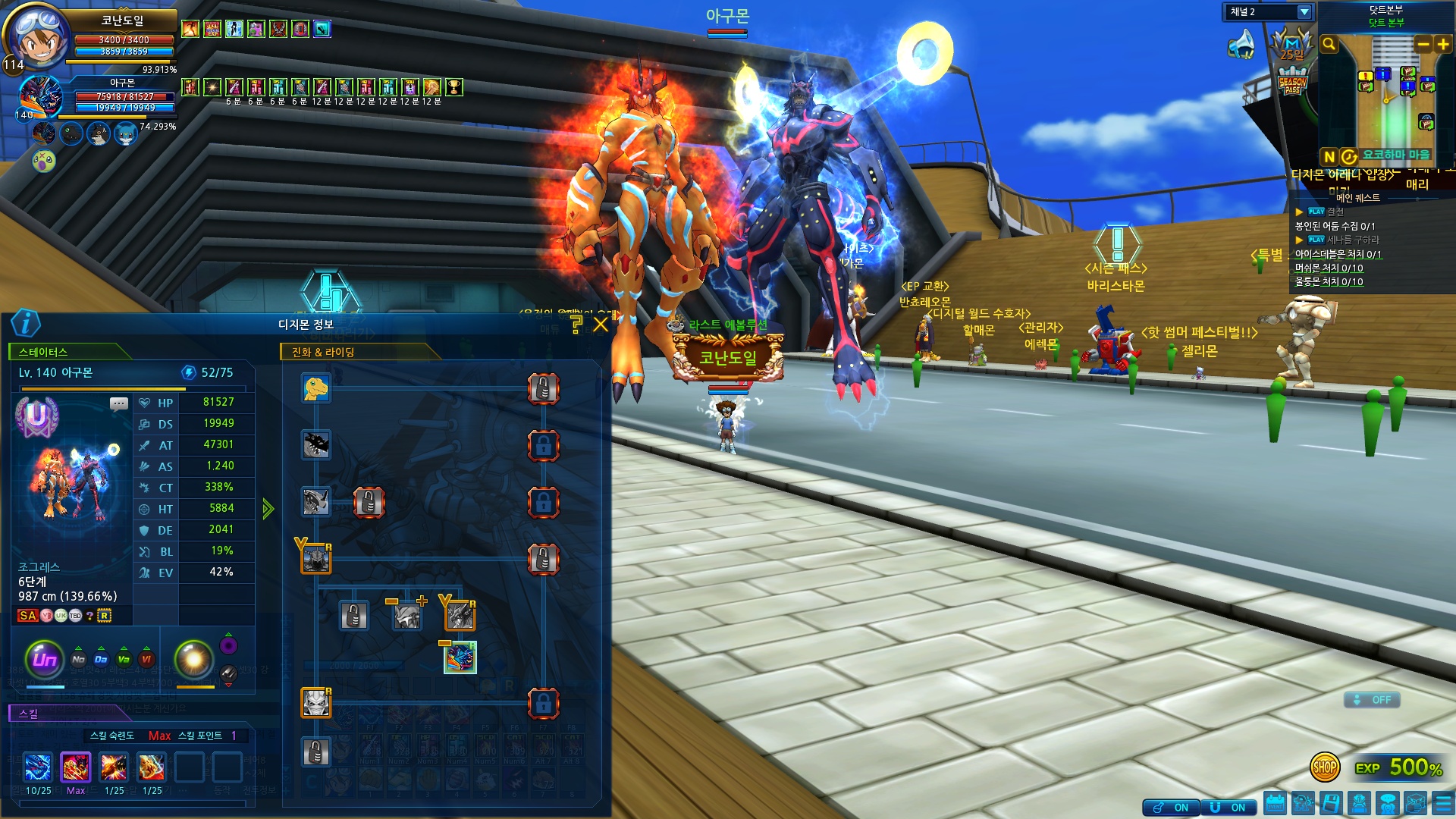Select the skill icon labeled Max

[x=76, y=767]
